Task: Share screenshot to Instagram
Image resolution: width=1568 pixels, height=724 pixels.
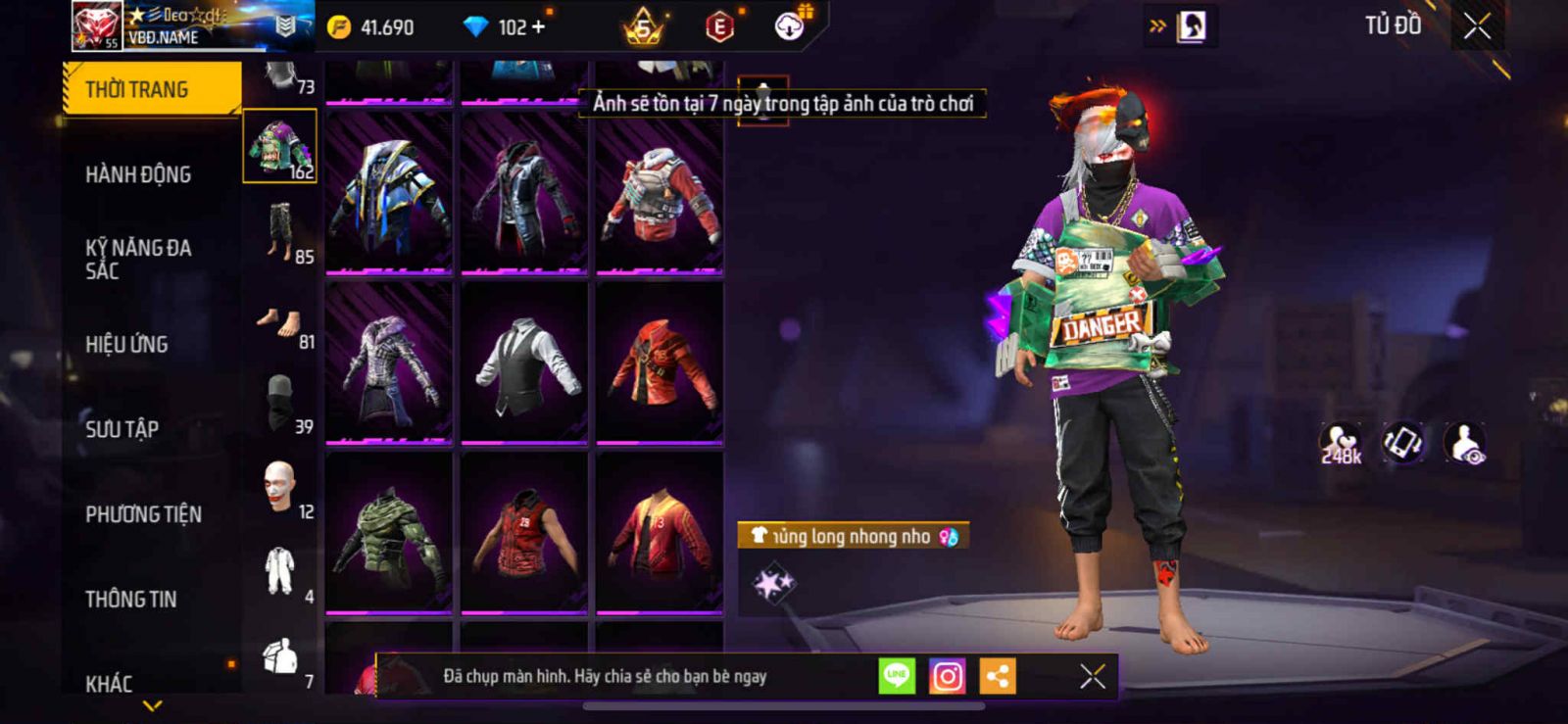Action: point(947,676)
